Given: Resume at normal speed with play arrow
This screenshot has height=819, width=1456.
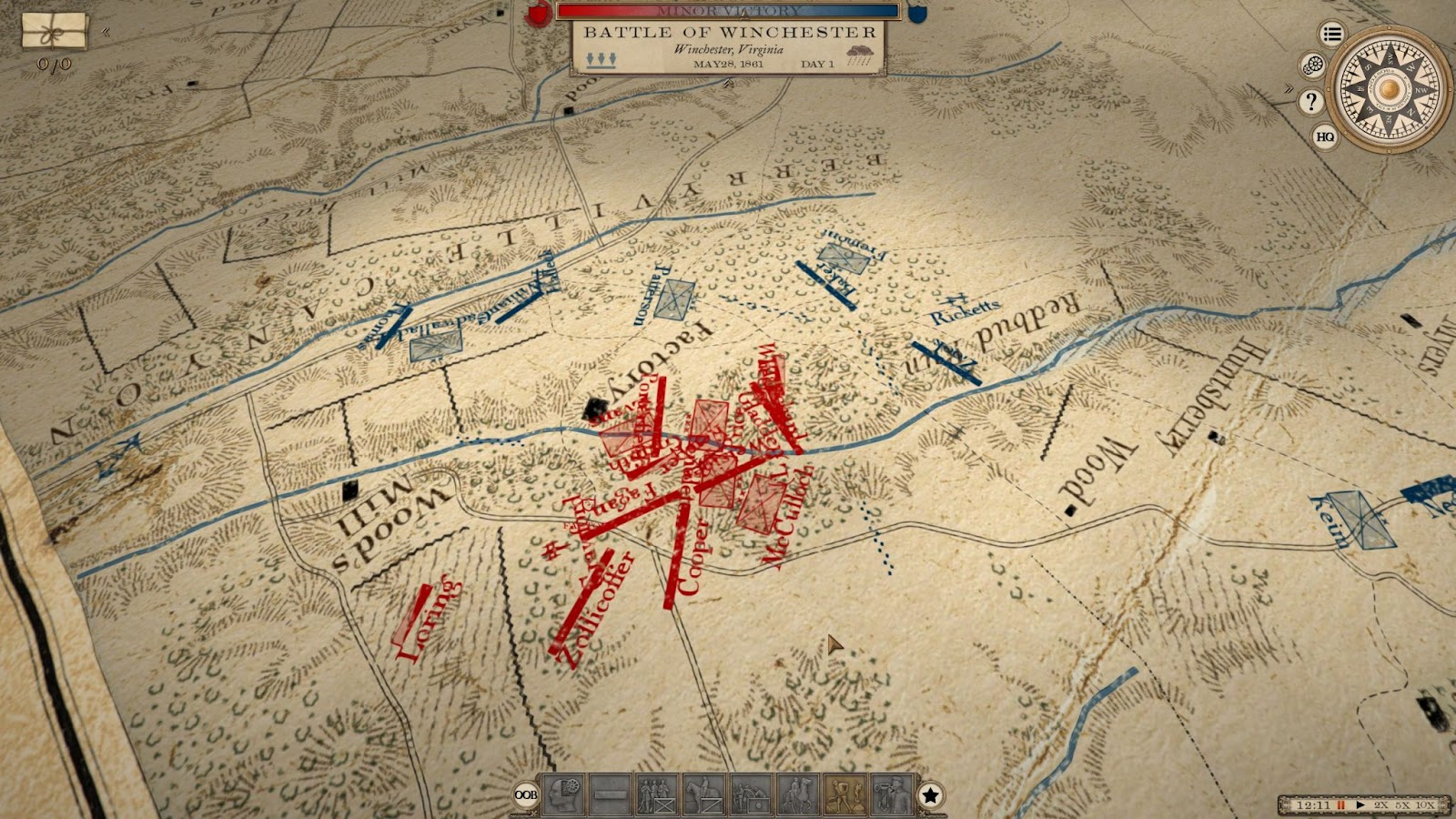Looking at the screenshot, I should click(1360, 805).
